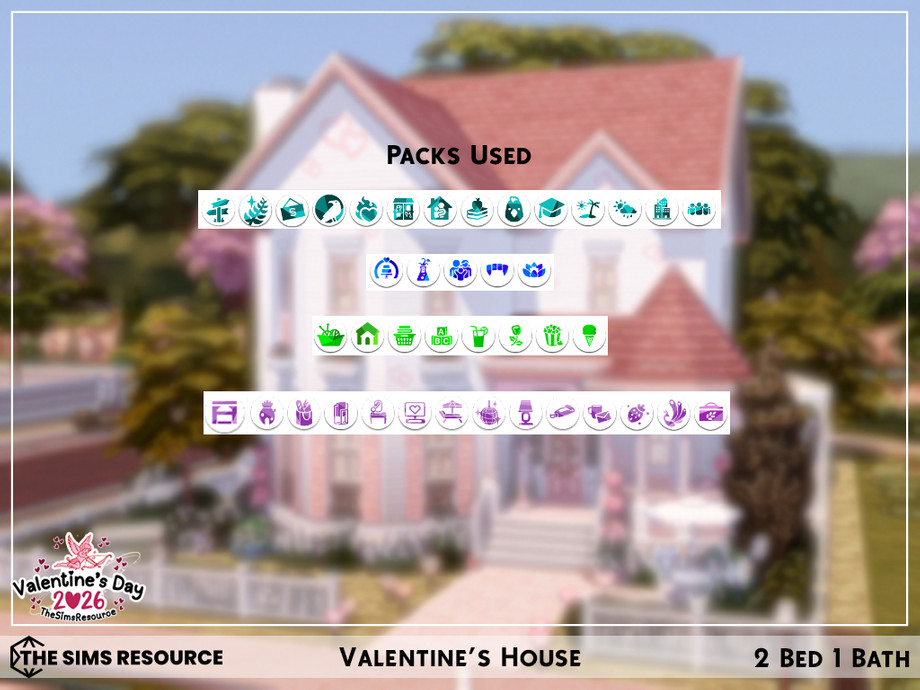Choose the ABC toy blocks icon
The width and height of the screenshot is (920, 690).
(x=441, y=336)
